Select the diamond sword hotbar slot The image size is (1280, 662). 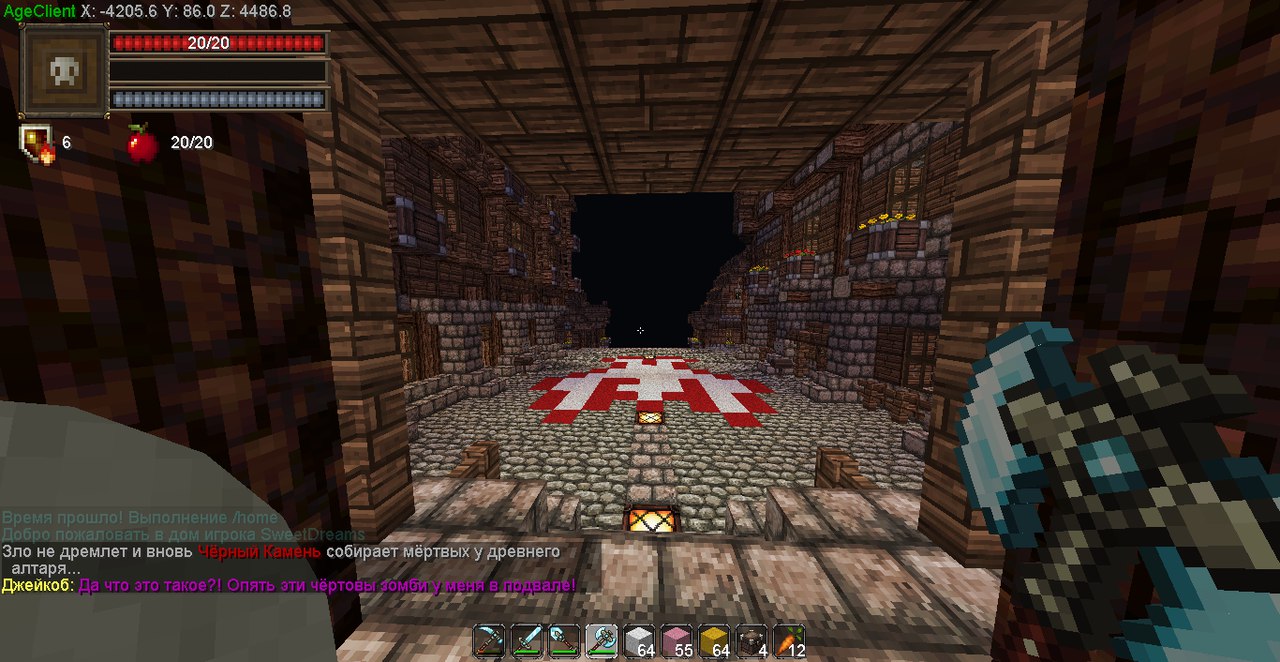pos(527,640)
